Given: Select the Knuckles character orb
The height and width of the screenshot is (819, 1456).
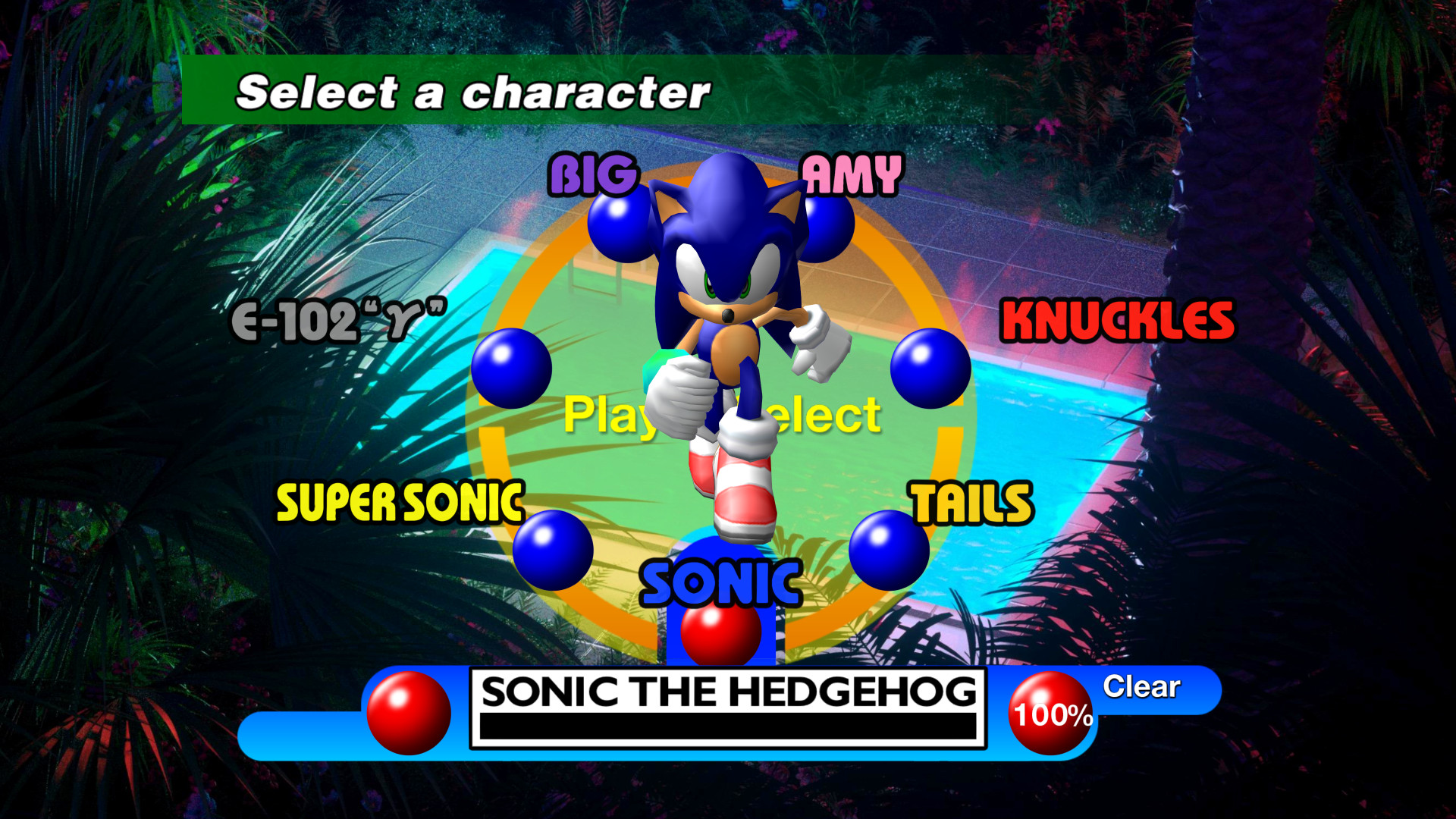Looking at the screenshot, I should point(929,368).
